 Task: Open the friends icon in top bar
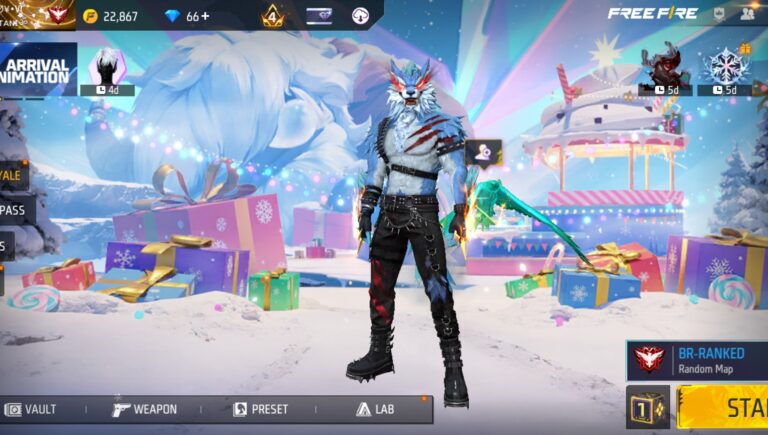[747, 15]
